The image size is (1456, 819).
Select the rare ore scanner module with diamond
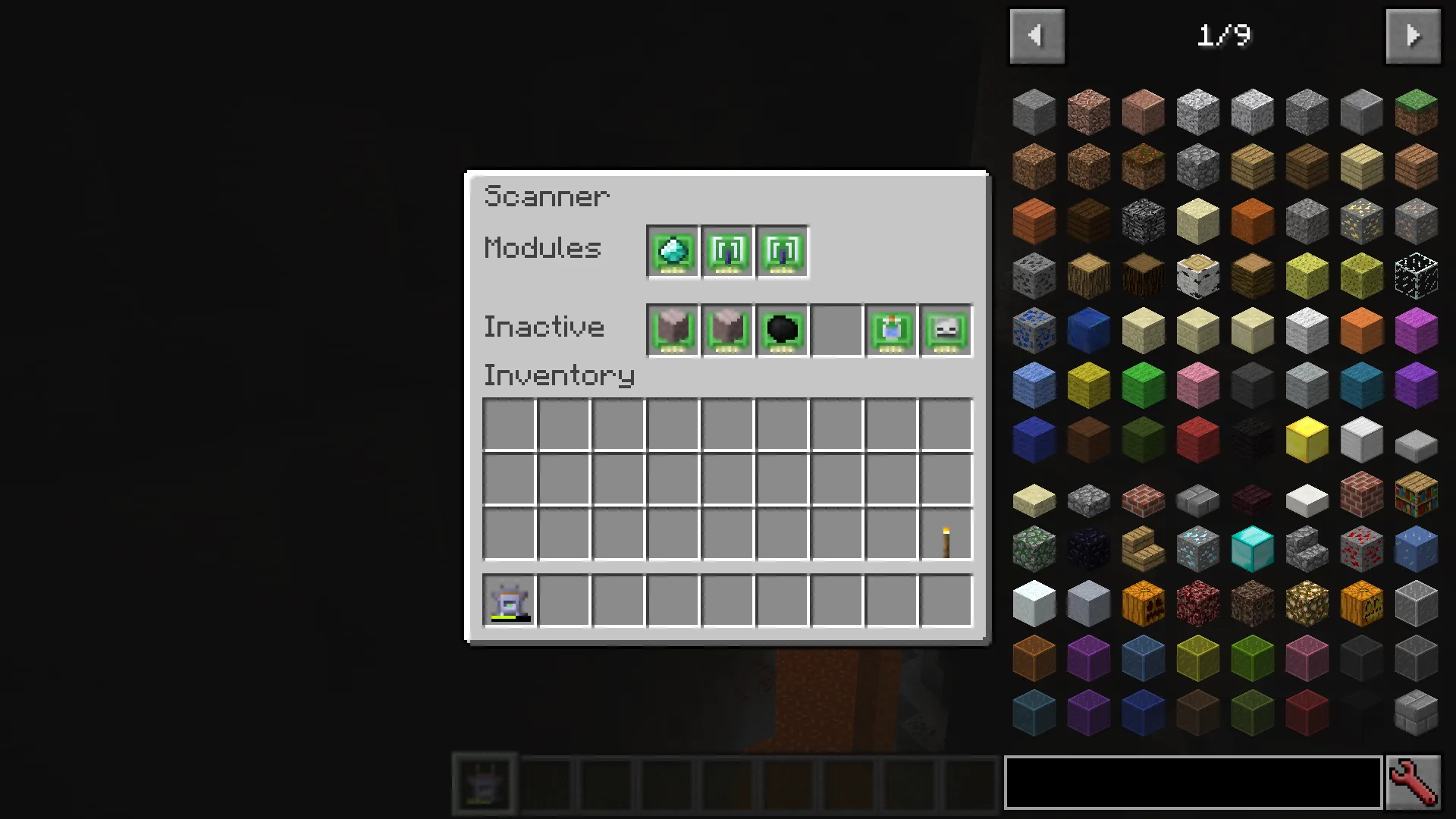pyautogui.click(x=672, y=252)
